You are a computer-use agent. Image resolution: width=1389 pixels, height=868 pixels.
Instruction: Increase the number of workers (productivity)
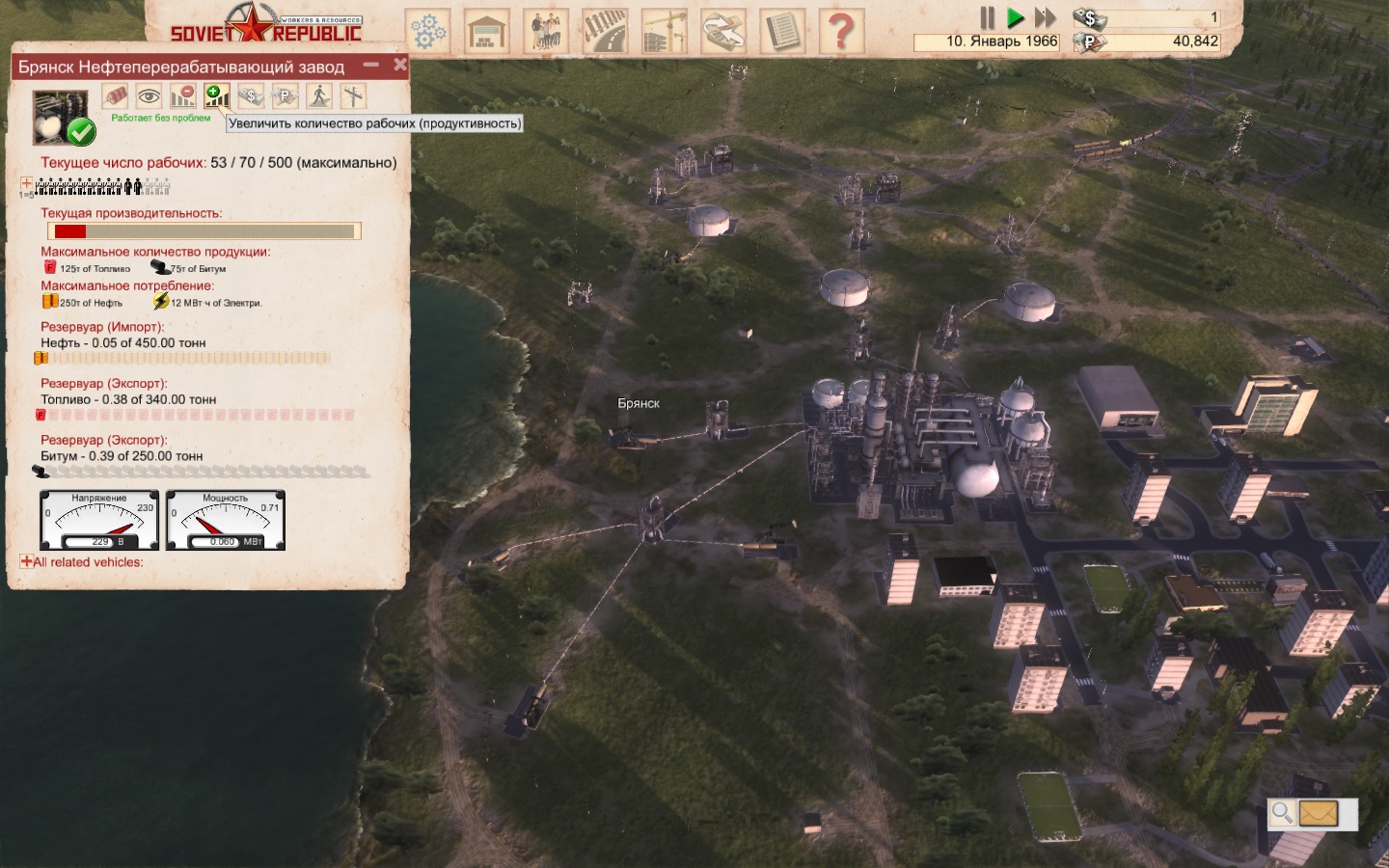pyautogui.click(x=216, y=96)
